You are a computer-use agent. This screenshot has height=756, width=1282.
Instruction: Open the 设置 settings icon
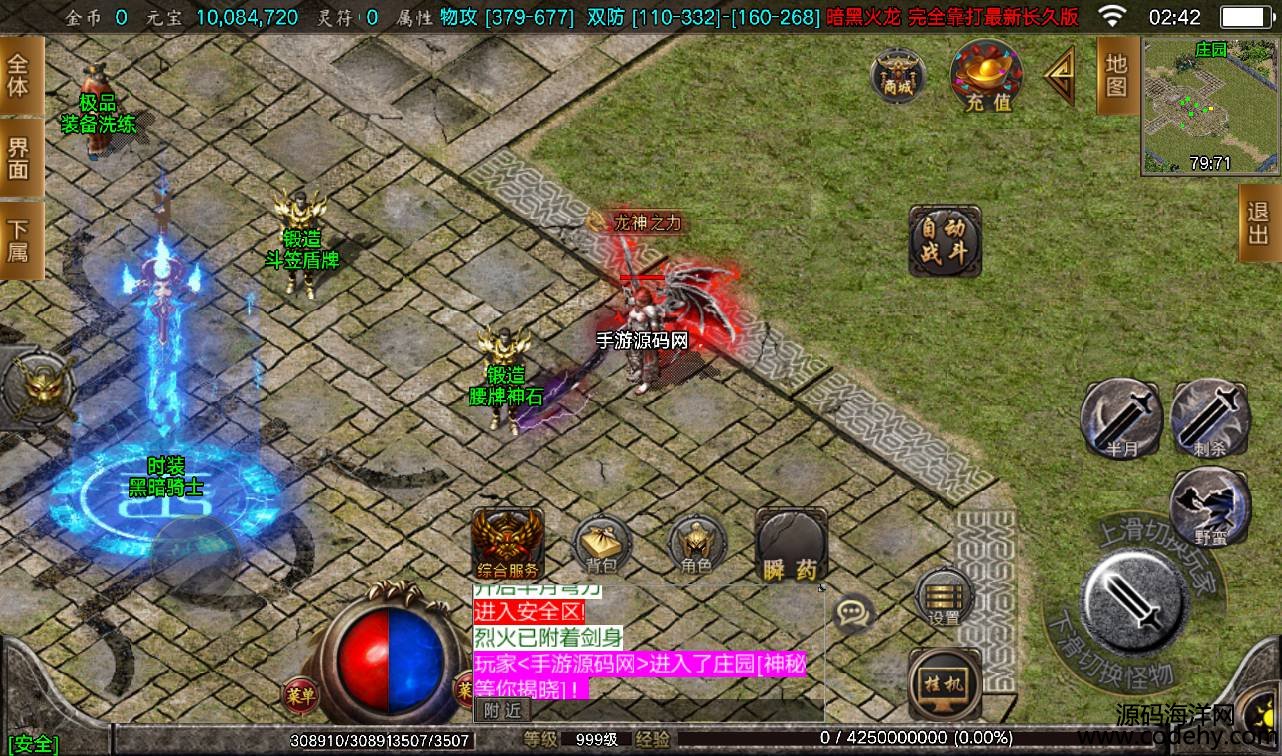coord(944,598)
